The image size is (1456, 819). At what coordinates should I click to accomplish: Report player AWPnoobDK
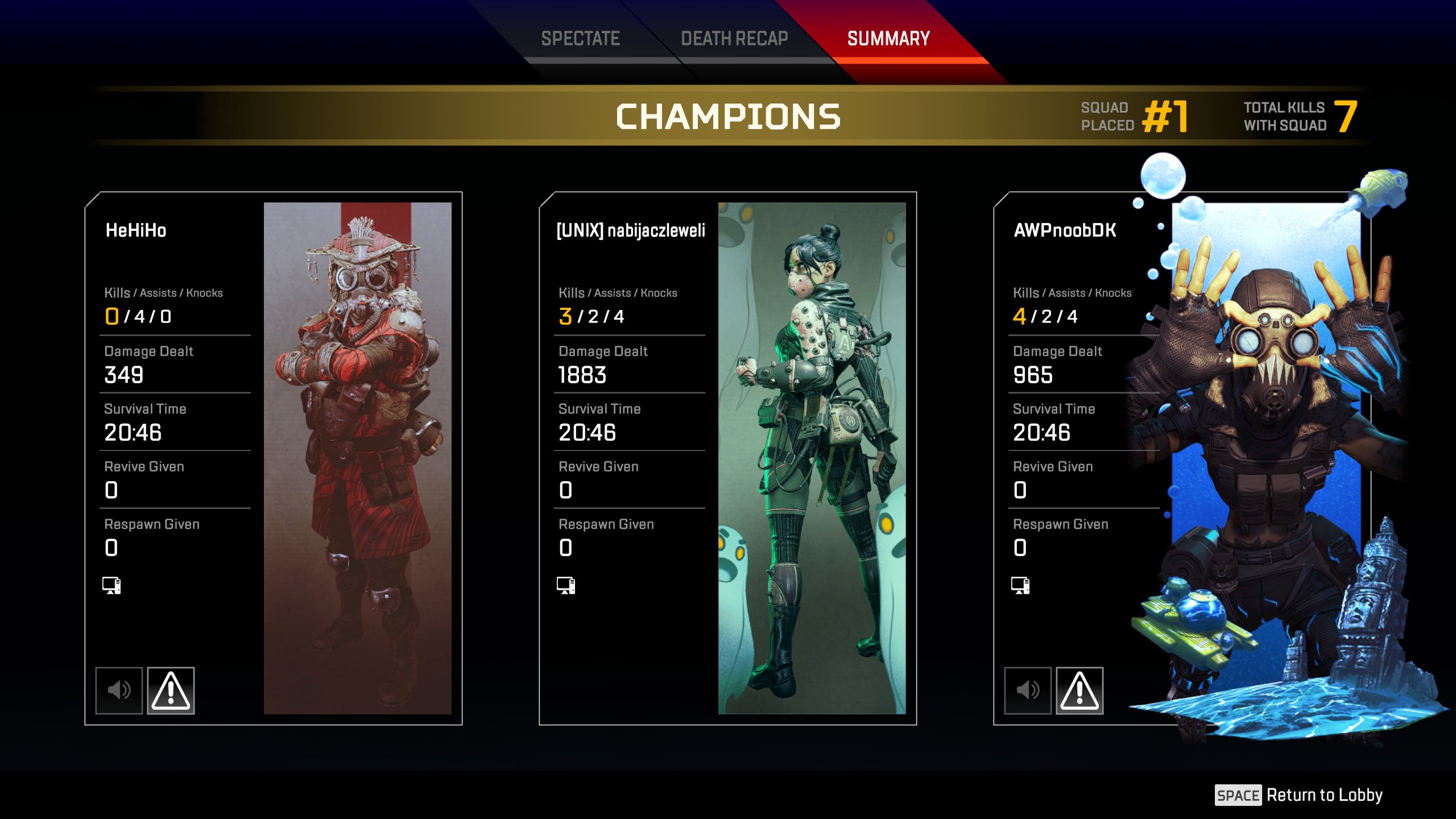(1079, 690)
